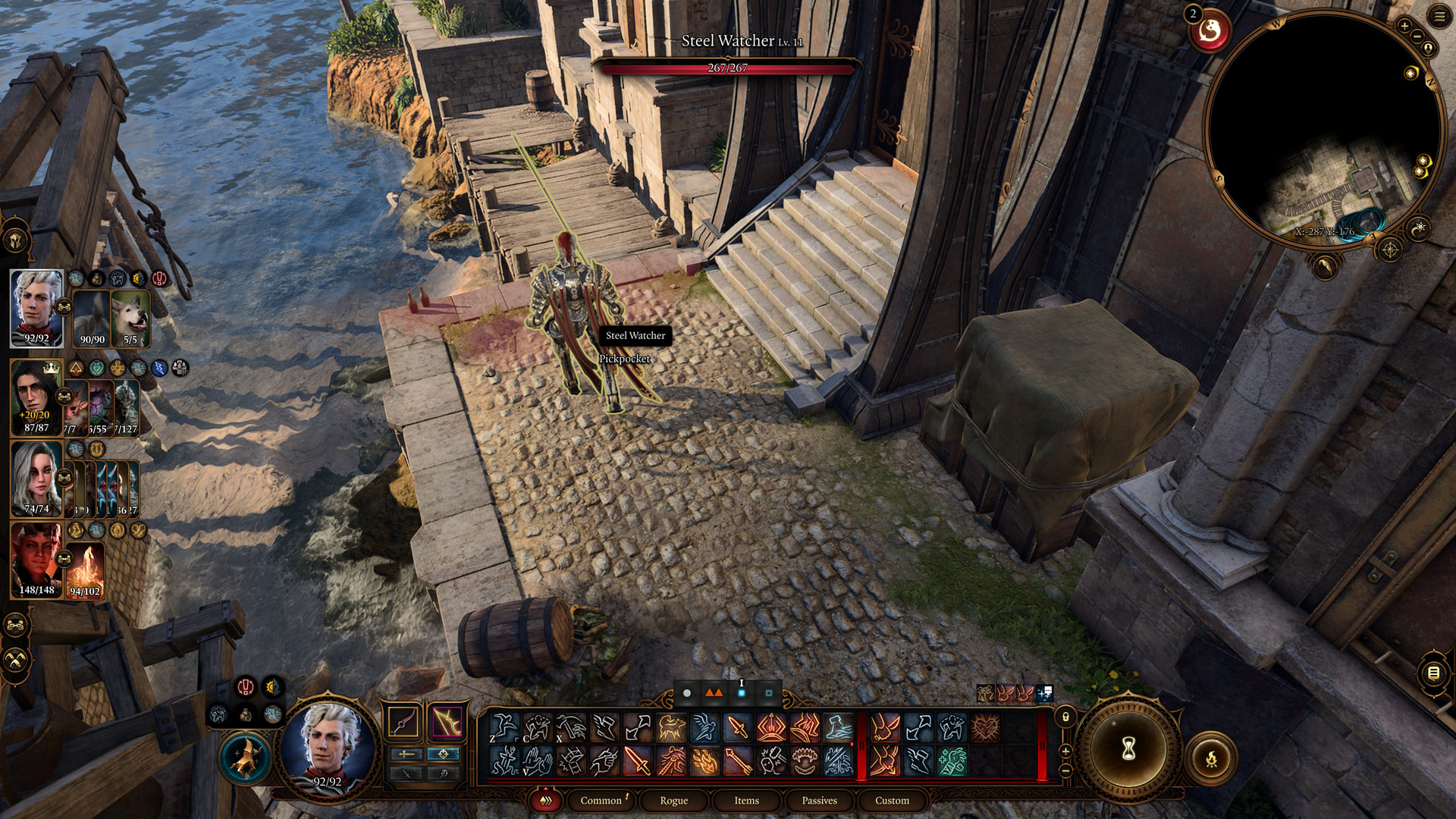Toggle the hotbar lock icon
Screen dimensions: 1456x819
[1065, 717]
